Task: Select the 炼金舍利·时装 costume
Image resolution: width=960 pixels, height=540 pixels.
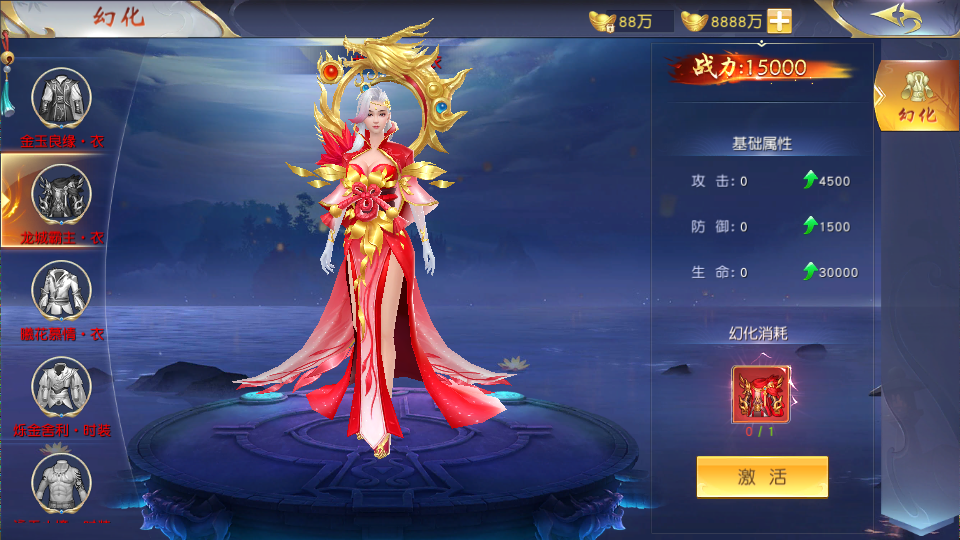Action: tap(62, 386)
